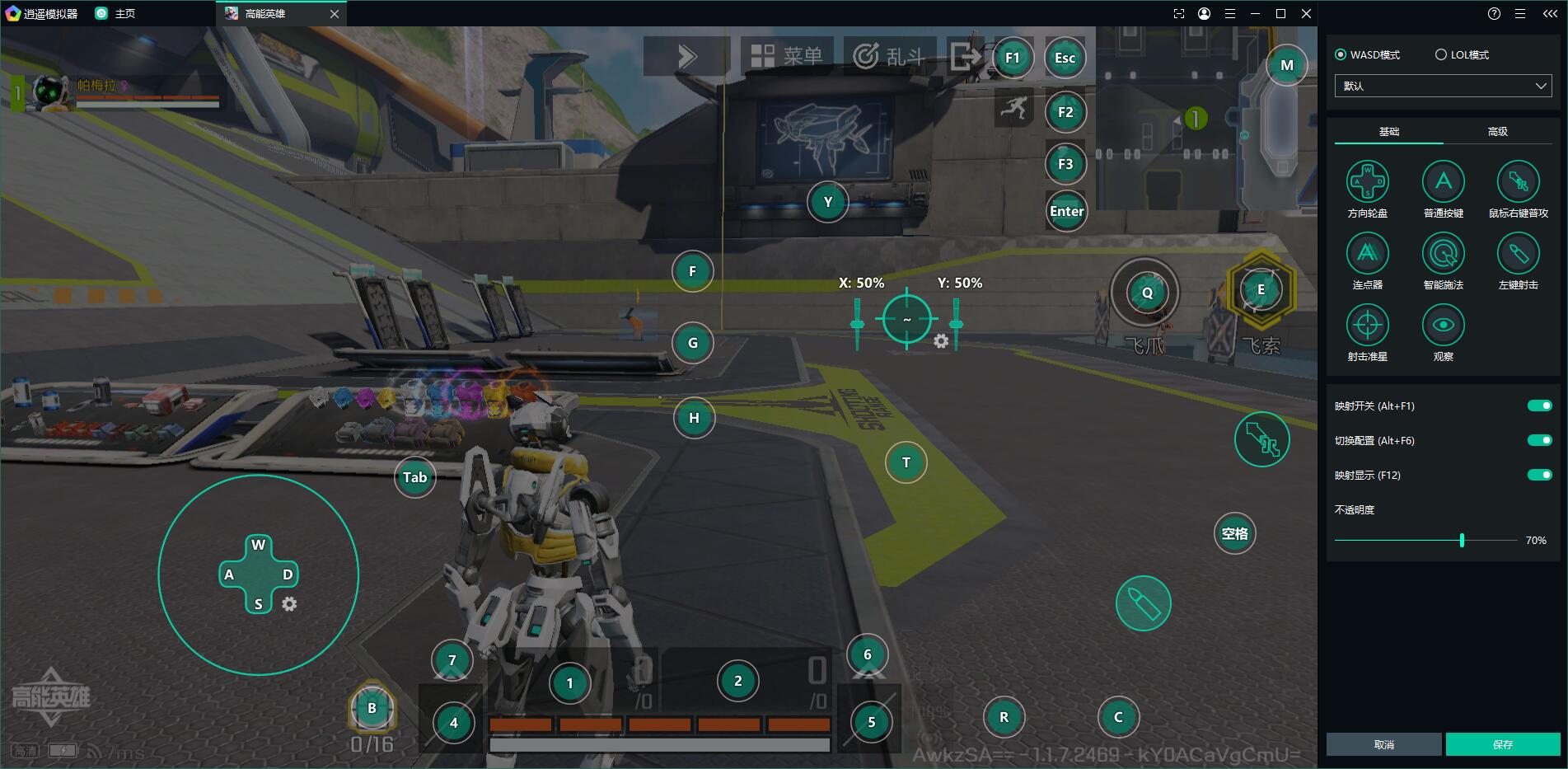This screenshot has height=769, width=1568.
Task: Choose the 鼠标右键普攻 tool
Action: point(1518,182)
